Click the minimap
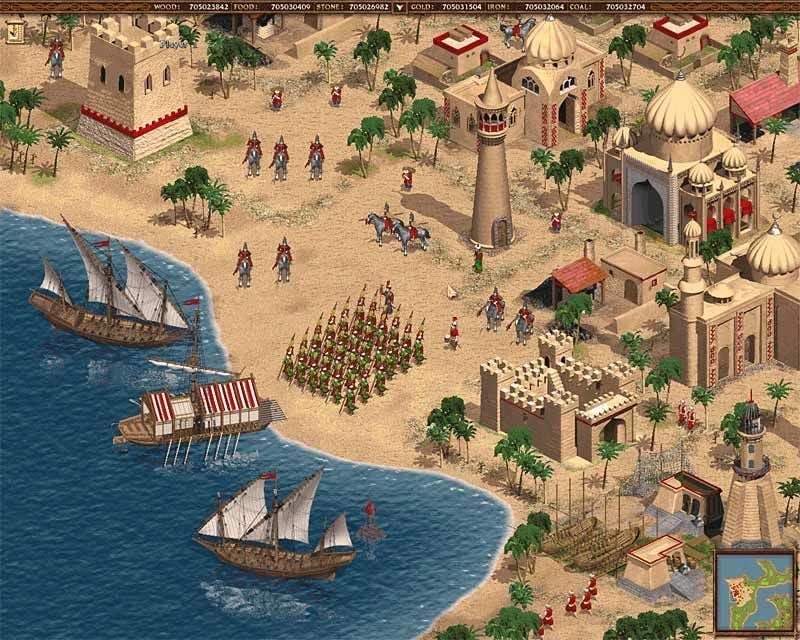800x640 pixels. coord(752,591)
